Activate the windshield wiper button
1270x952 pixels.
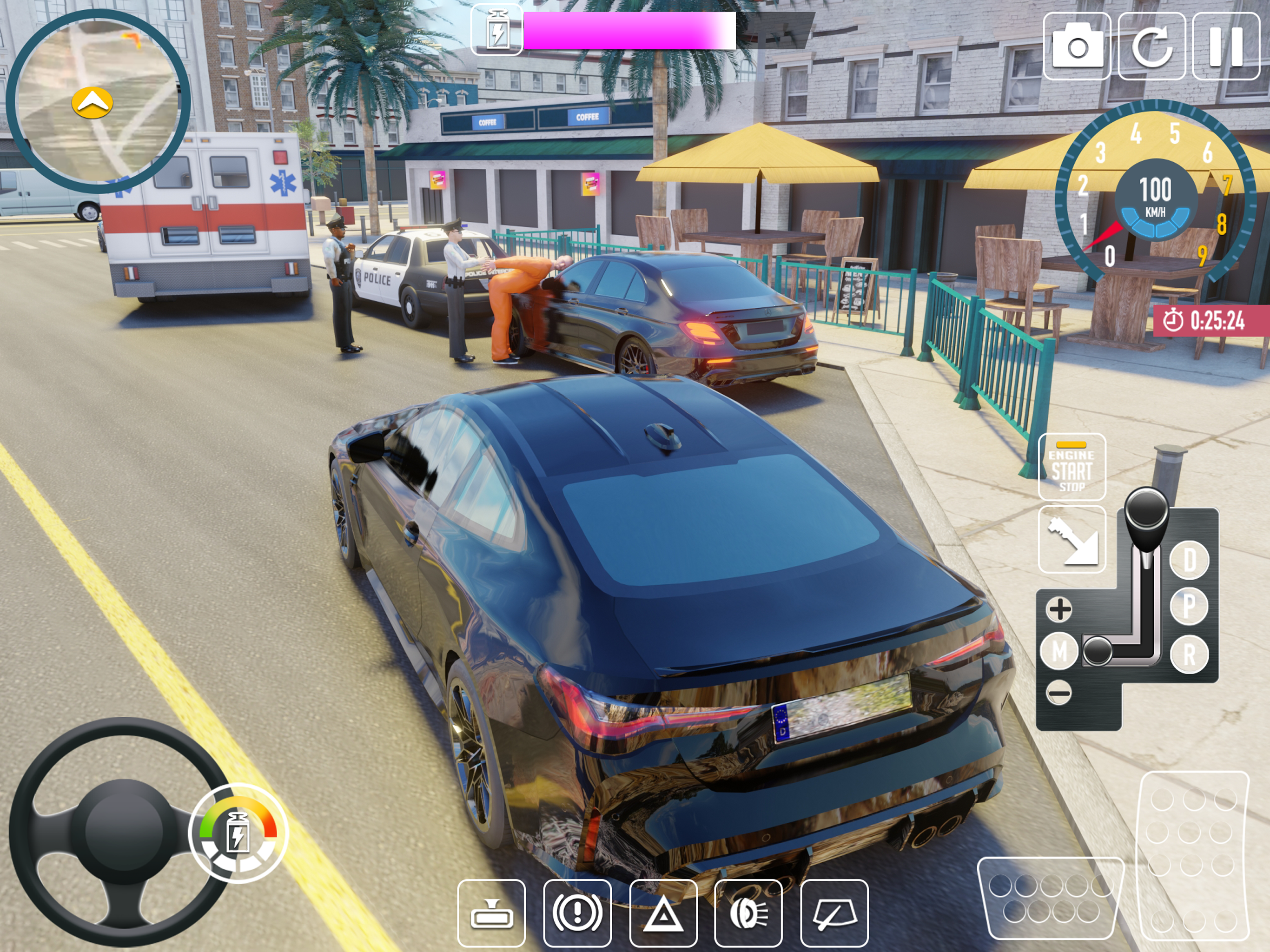click(834, 913)
